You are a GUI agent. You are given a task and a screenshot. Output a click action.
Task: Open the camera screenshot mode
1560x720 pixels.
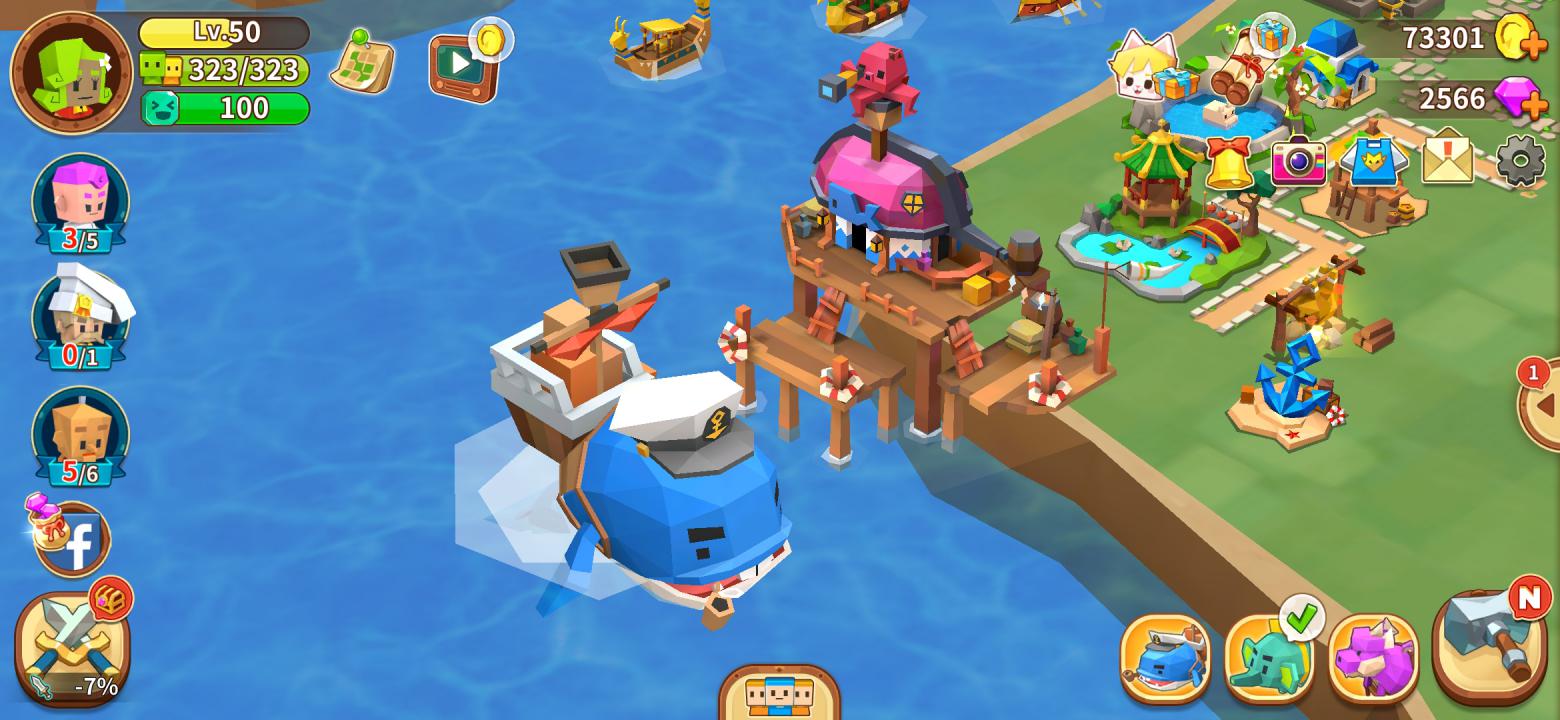pos(1298,160)
